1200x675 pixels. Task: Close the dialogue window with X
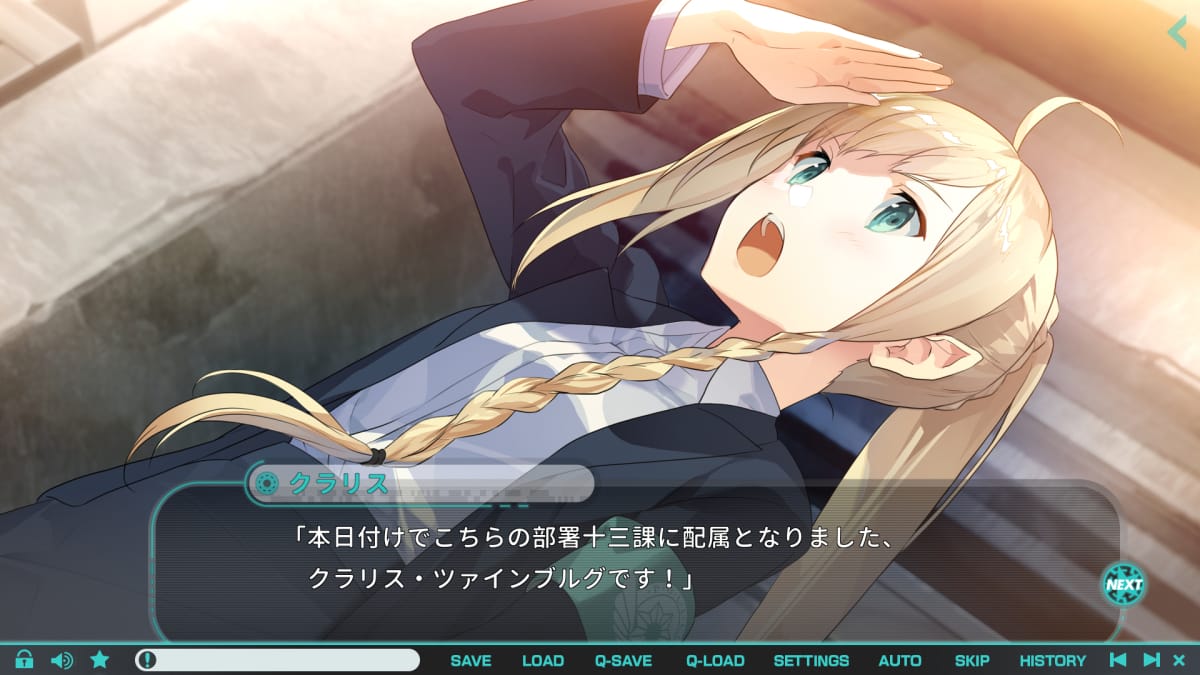1179,660
